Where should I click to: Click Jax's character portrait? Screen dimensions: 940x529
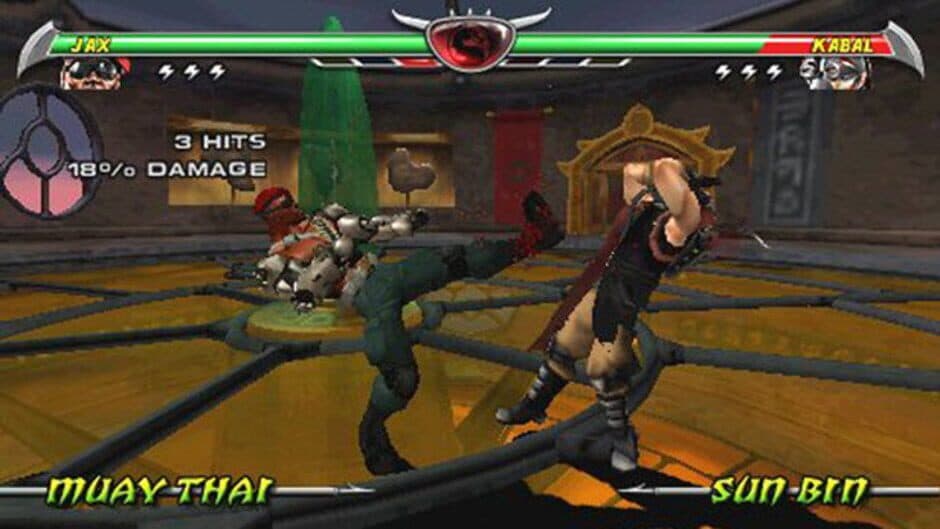(x=96, y=73)
